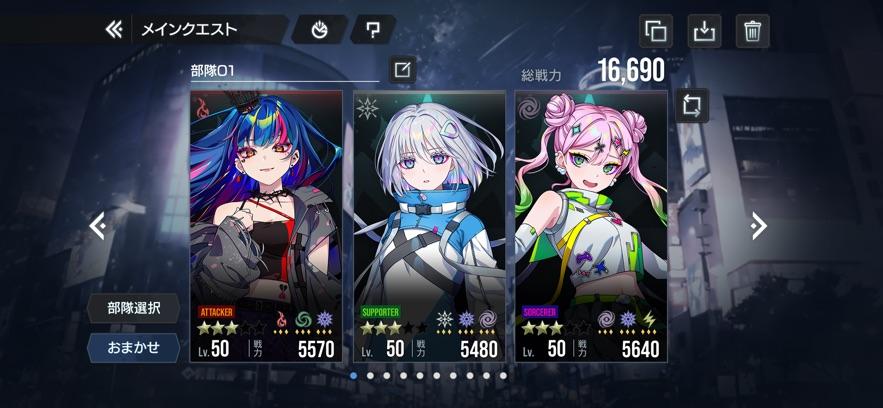Select the pink-haired SORCERER character card
The image size is (883, 408).
point(591,225)
